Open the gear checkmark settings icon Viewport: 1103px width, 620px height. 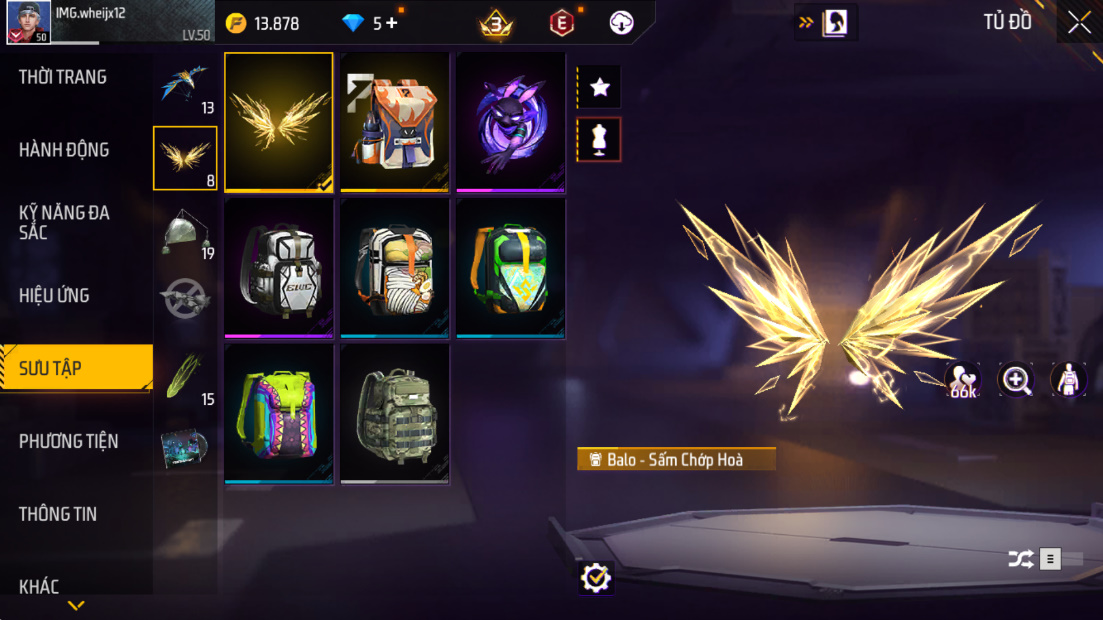[595, 577]
